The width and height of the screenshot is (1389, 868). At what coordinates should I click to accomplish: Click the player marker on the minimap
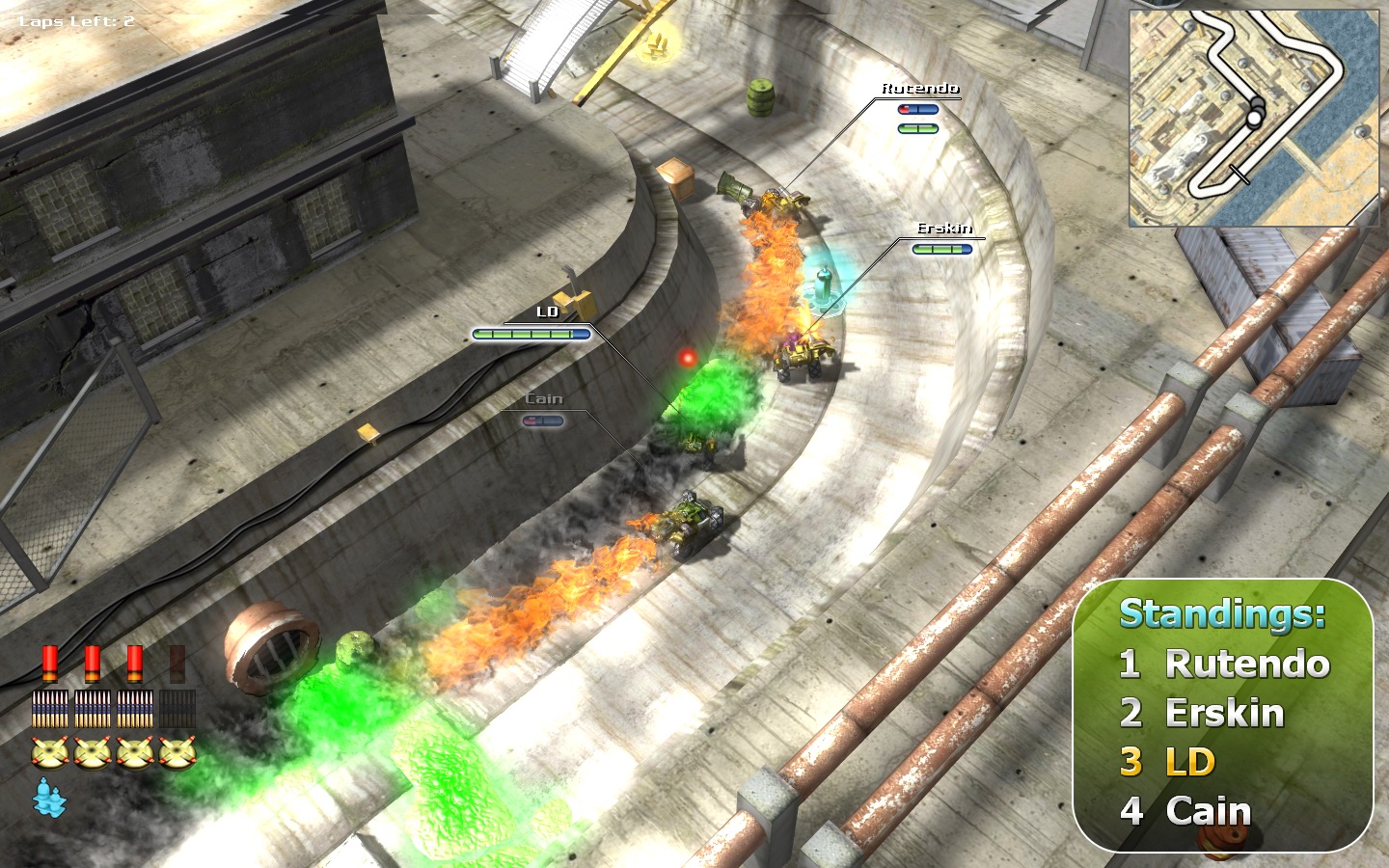click(1254, 117)
